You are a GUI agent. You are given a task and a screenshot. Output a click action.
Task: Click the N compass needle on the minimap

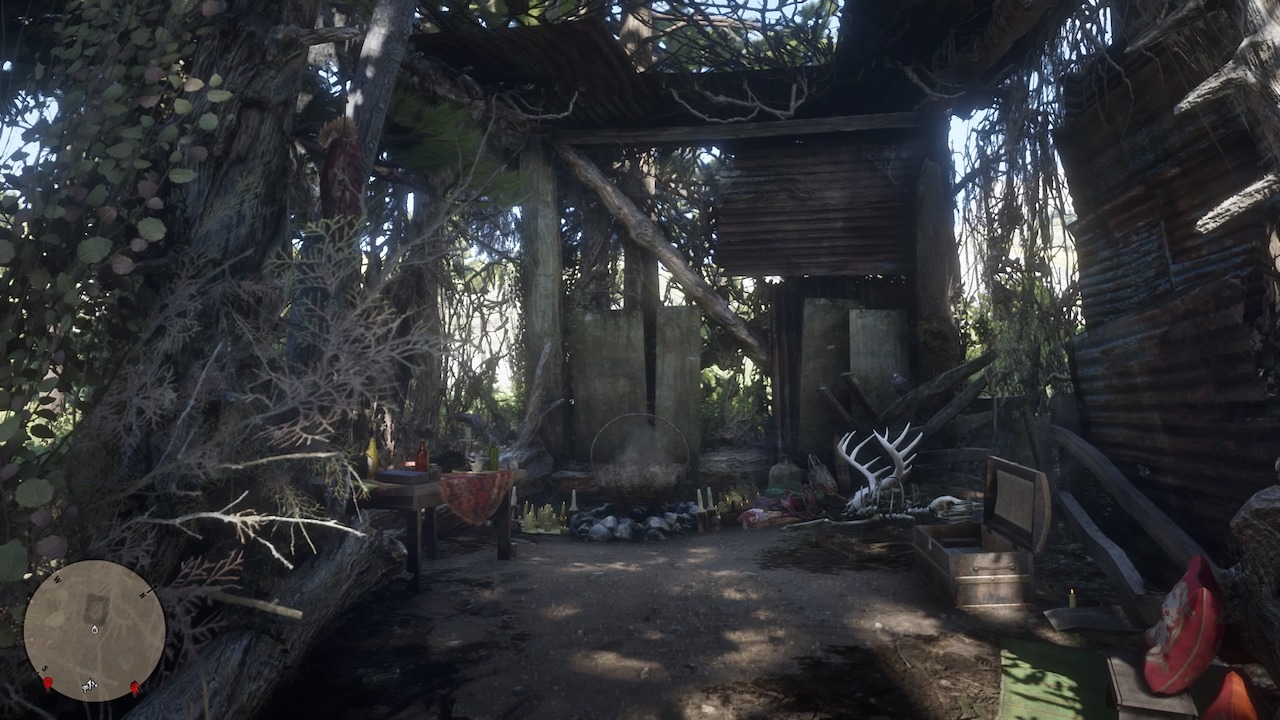tap(150, 590)
